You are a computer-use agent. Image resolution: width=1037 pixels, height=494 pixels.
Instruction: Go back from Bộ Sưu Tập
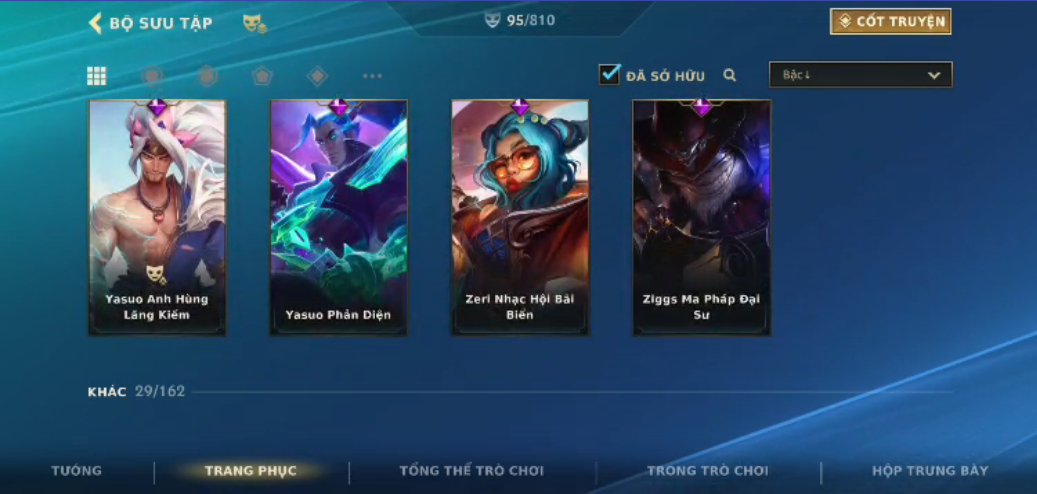(x=96, y=23)
